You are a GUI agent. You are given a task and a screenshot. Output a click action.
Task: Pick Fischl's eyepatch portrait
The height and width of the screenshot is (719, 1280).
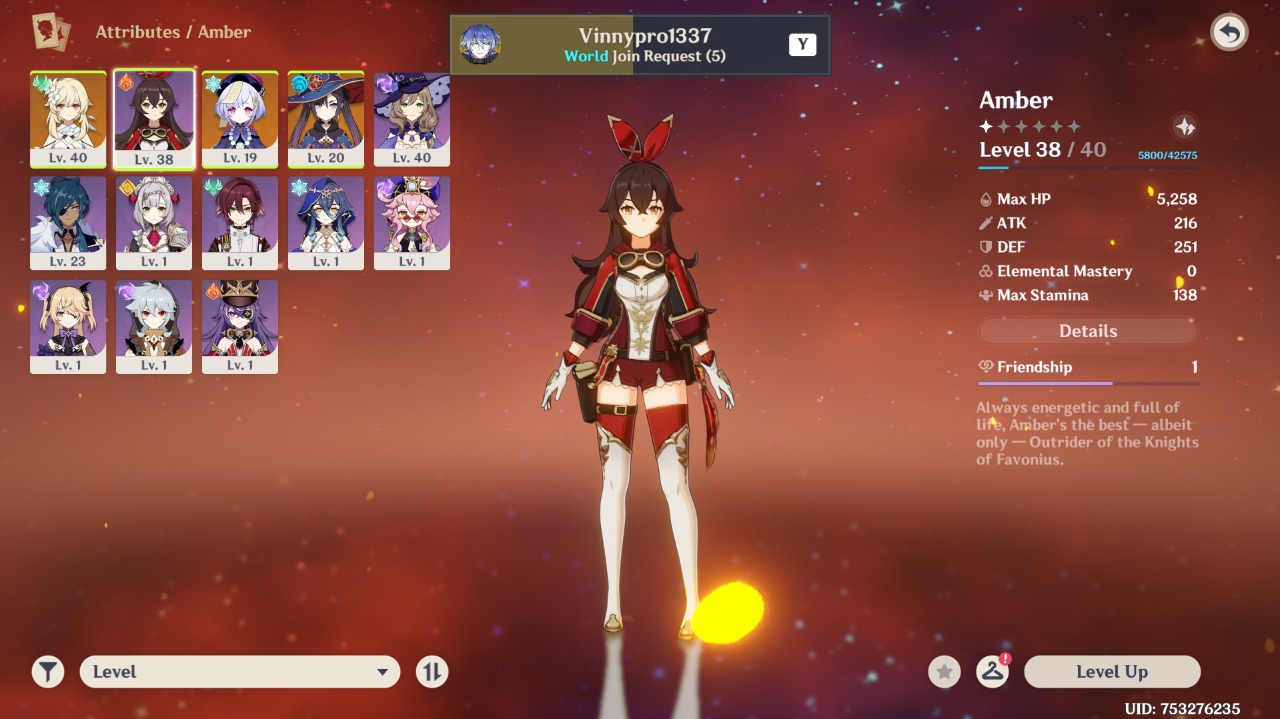click(68, 327)
